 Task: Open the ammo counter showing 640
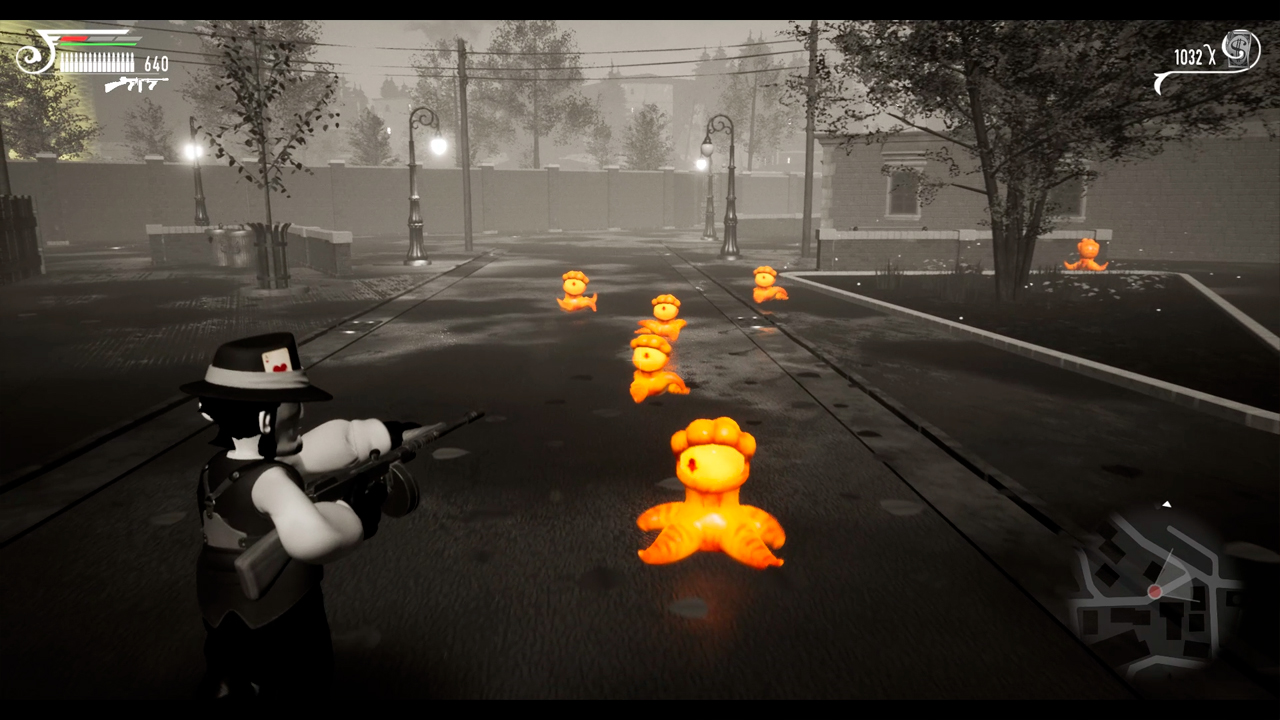pos(156,63)
